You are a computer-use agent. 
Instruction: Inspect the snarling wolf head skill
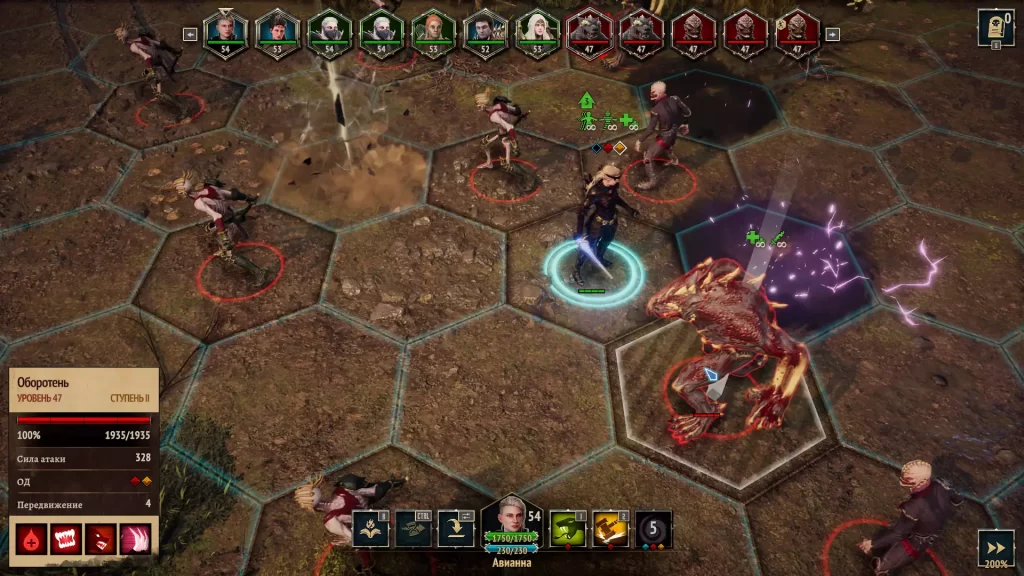pos(100,540)
